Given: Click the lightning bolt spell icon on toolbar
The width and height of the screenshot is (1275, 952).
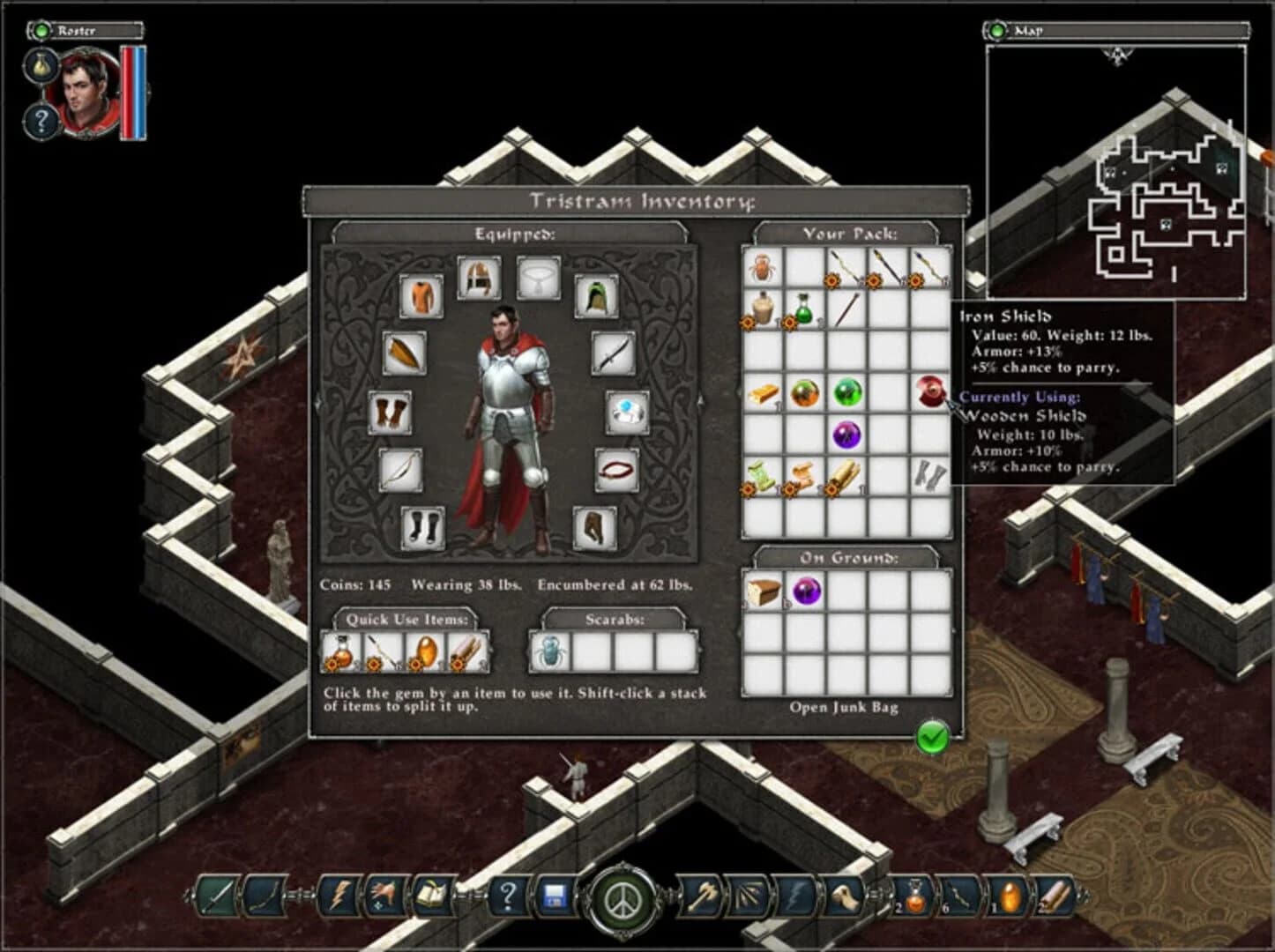Looking at the screenshot, I should click(340, 896).
